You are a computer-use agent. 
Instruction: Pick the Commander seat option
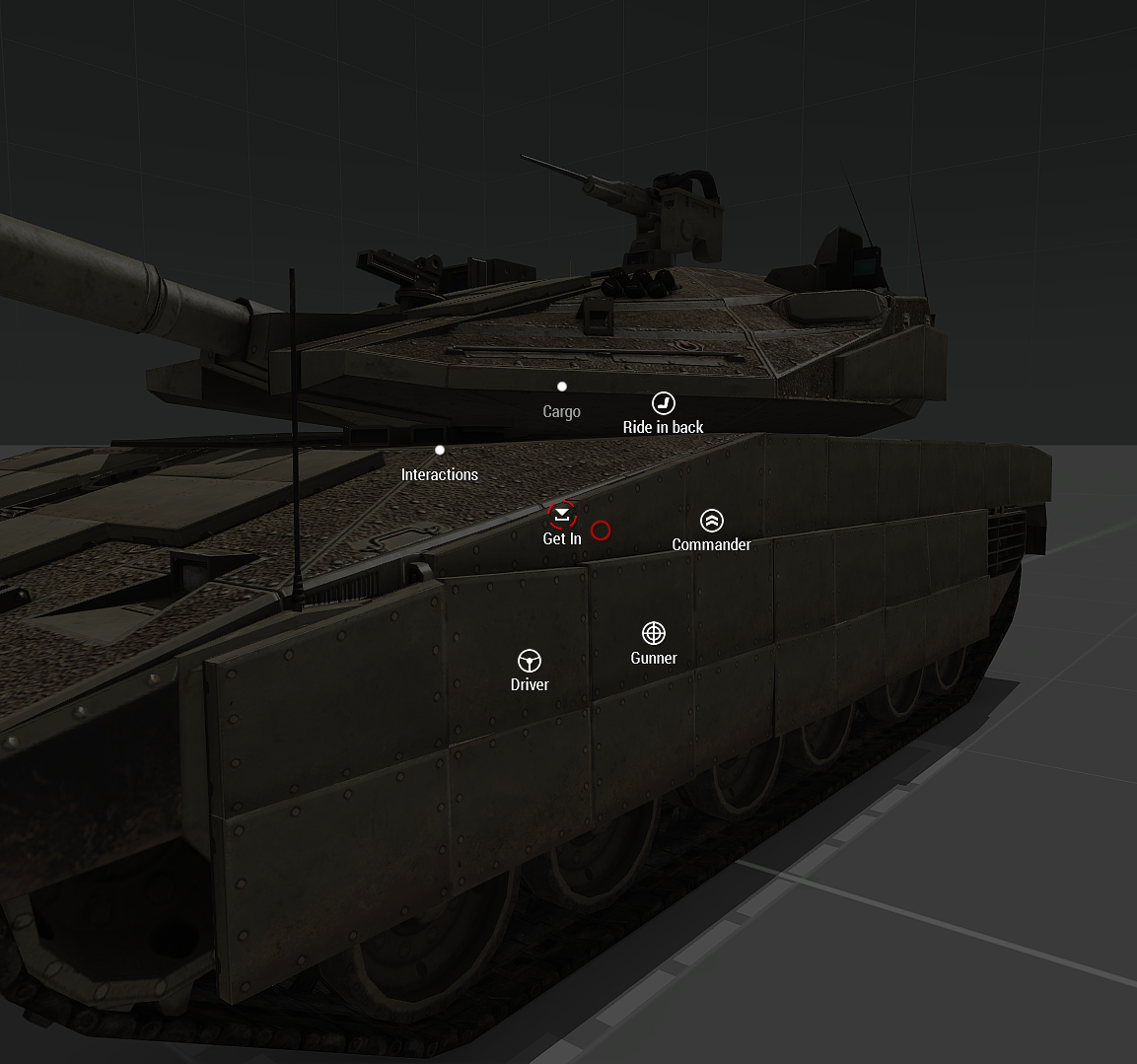coord(711,521)
